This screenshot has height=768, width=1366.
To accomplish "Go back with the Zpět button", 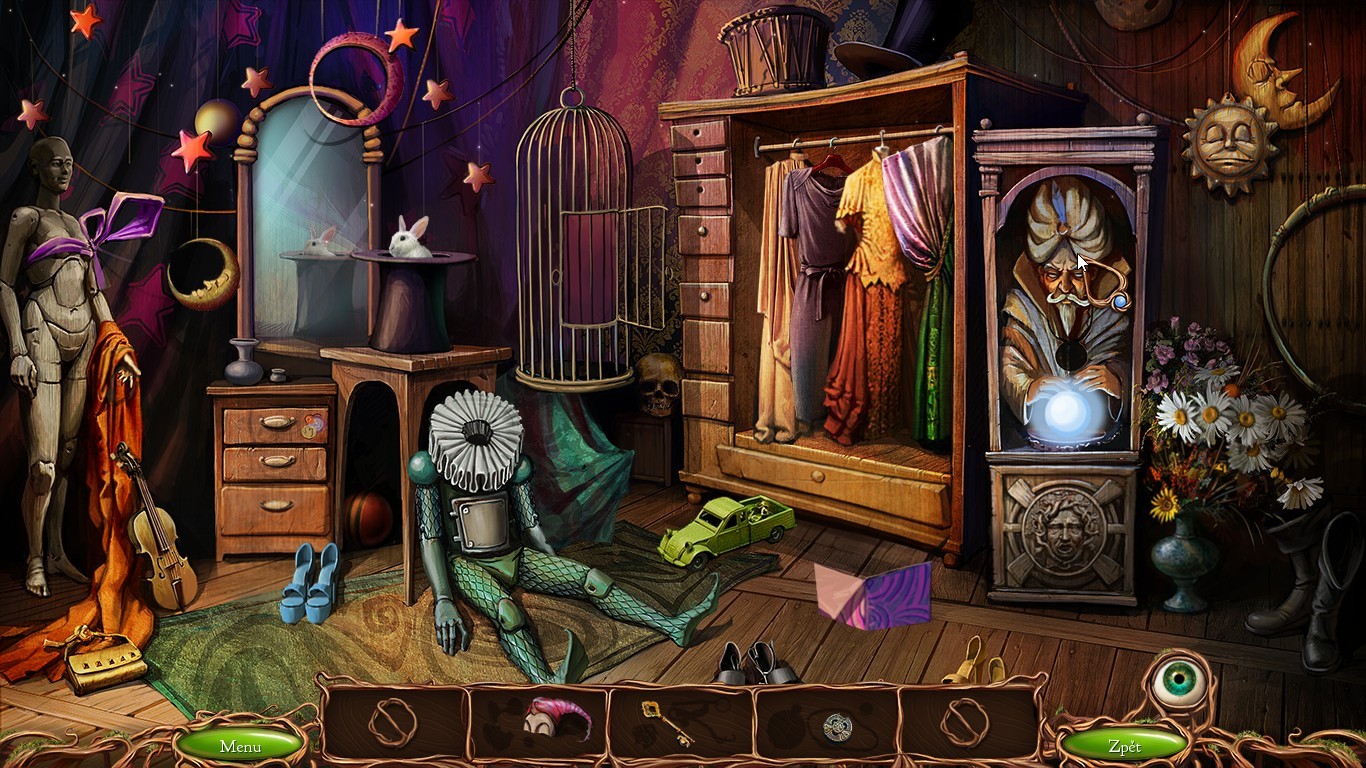I will click(1124, 746).
